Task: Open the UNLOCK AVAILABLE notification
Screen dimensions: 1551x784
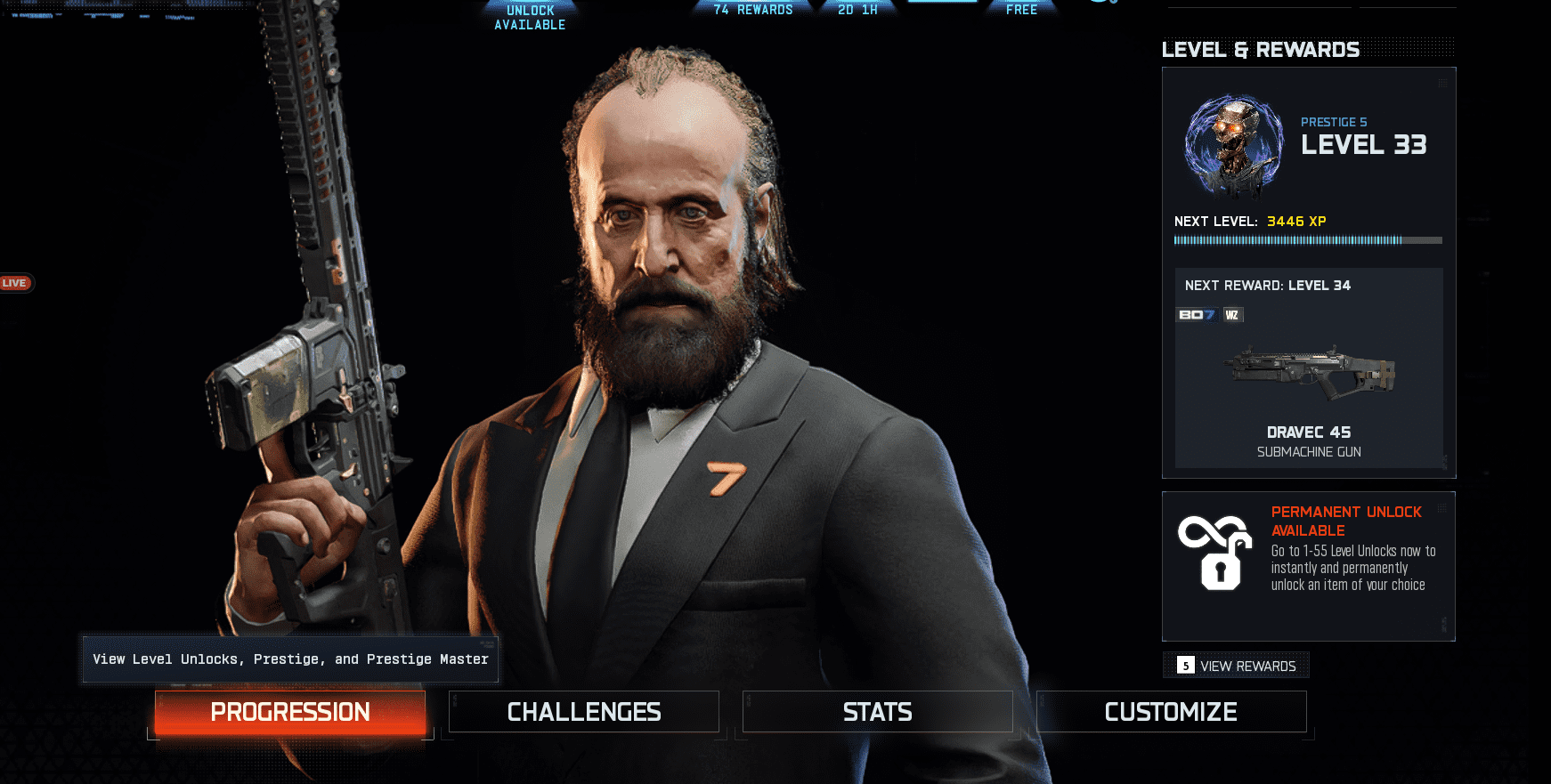Action: click(530, 17)
